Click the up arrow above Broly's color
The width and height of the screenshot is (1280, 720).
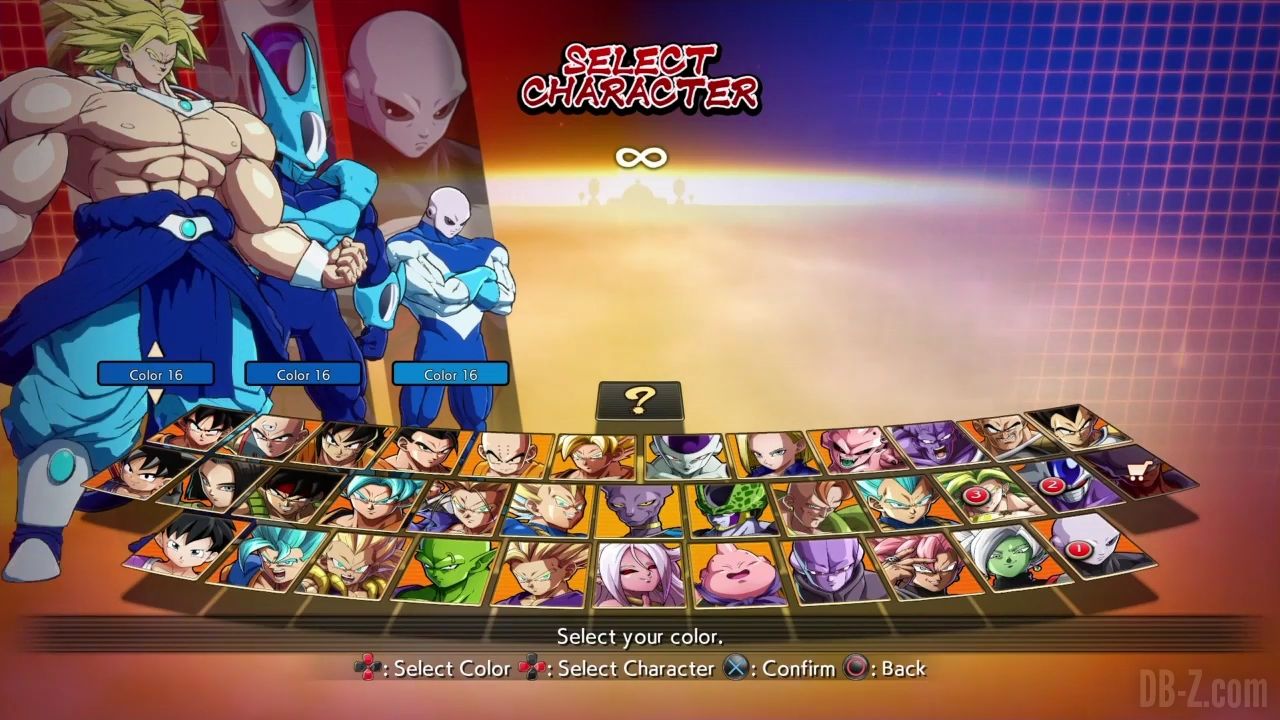[155, 350]
